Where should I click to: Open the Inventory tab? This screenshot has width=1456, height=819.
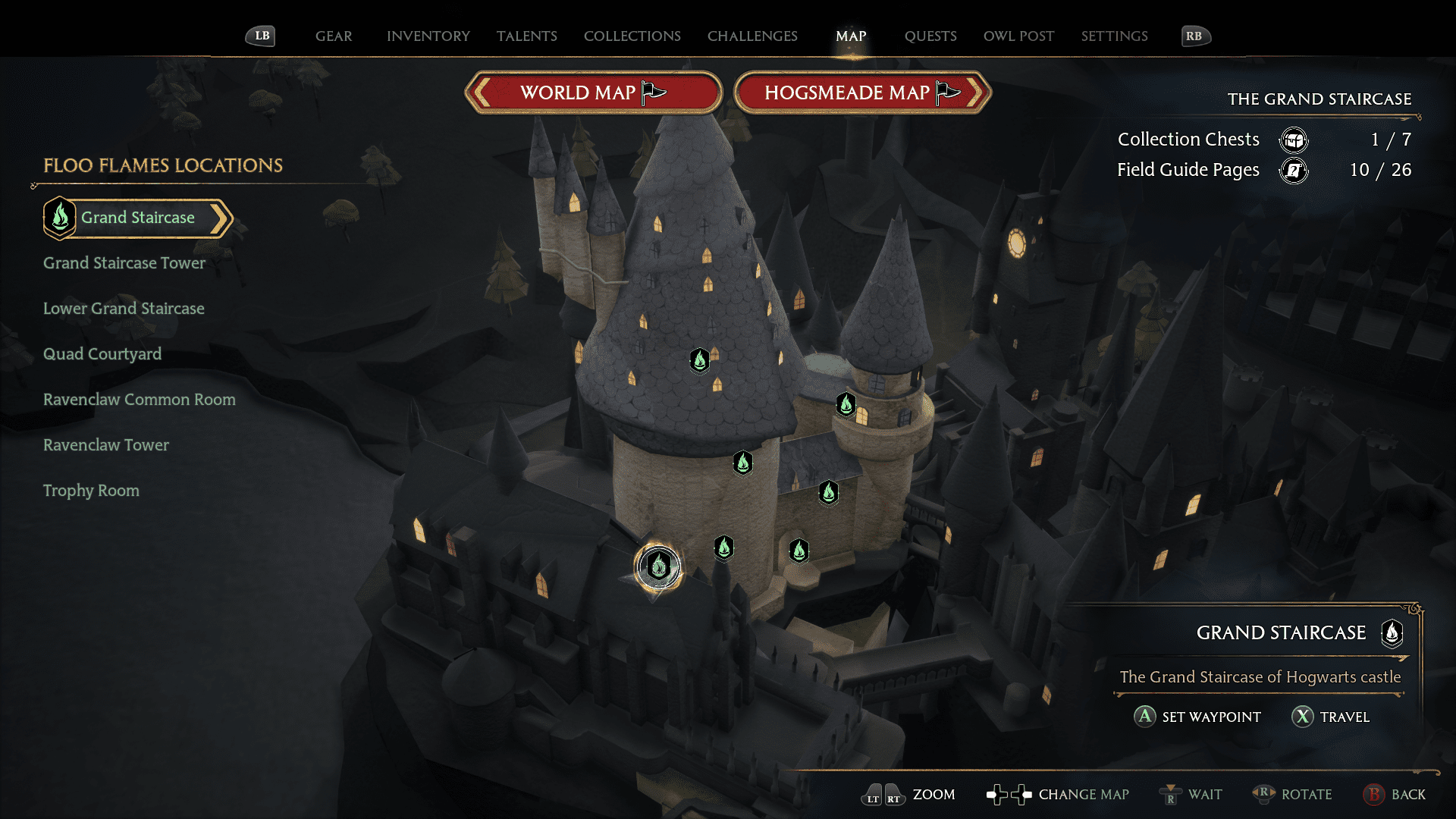point(428,36)
